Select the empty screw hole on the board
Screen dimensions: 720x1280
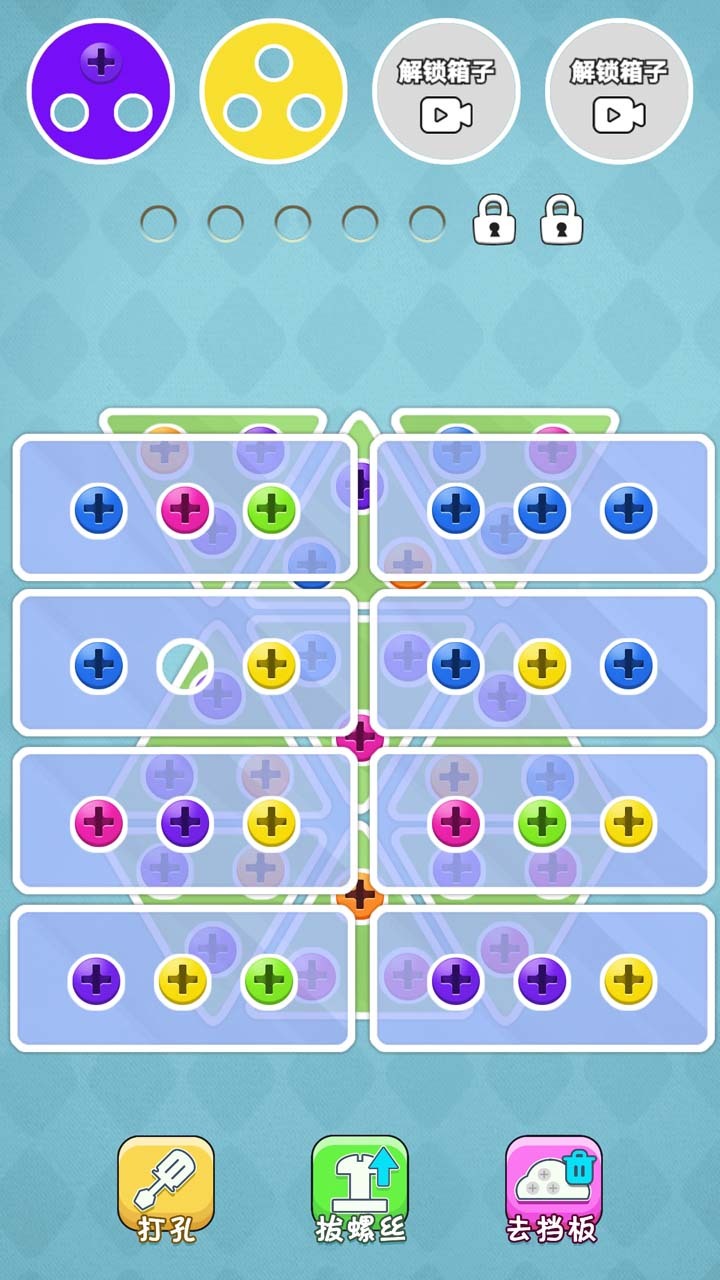pos(185,666)
